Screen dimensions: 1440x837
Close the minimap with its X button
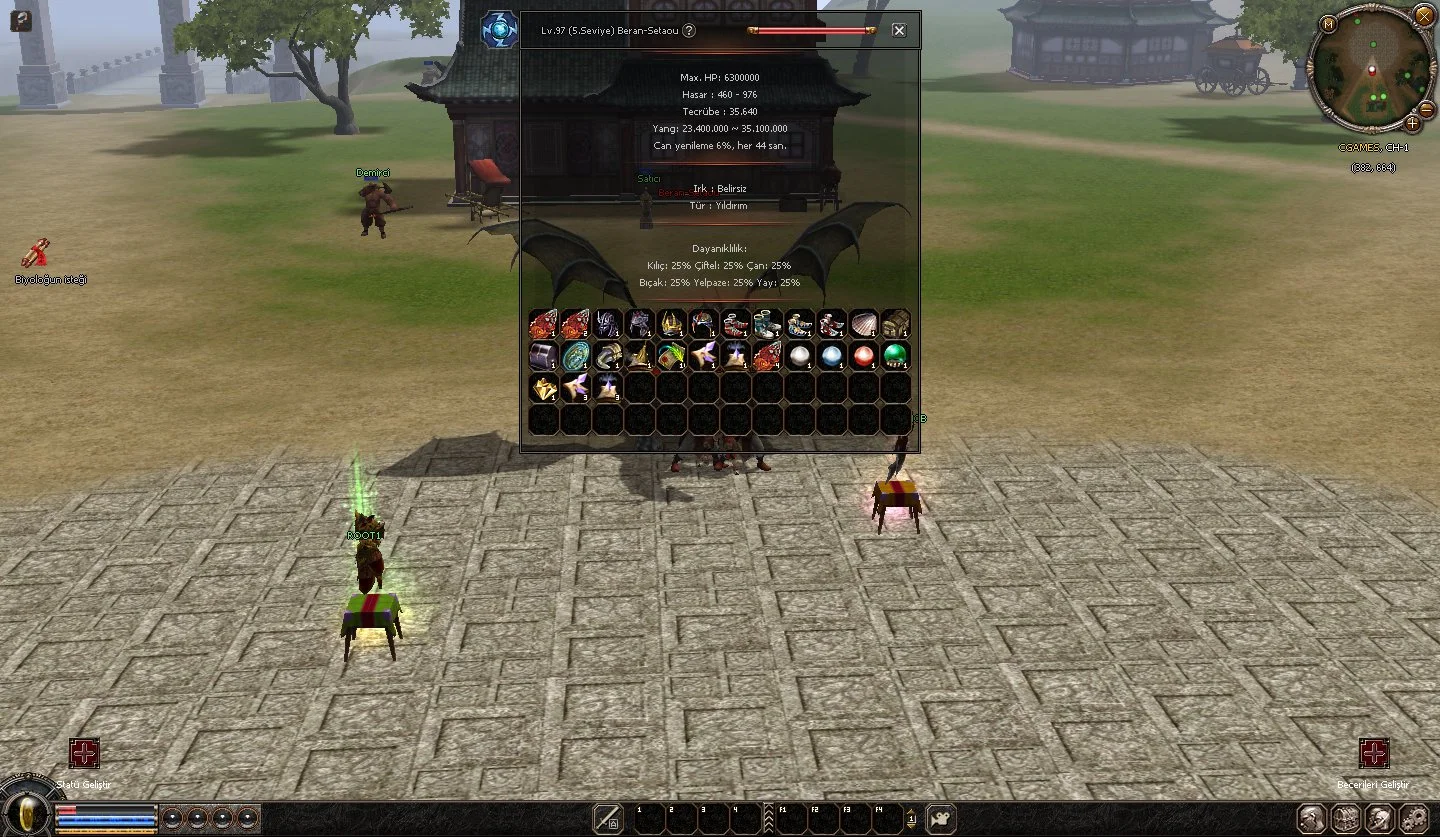click(x=1423, y=15)
